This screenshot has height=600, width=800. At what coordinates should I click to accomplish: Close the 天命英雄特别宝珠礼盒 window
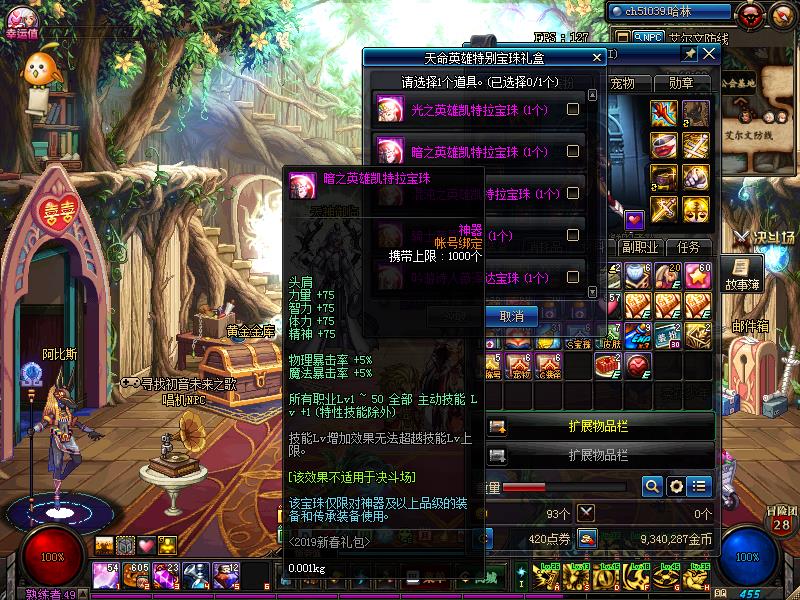pos(597,58)
